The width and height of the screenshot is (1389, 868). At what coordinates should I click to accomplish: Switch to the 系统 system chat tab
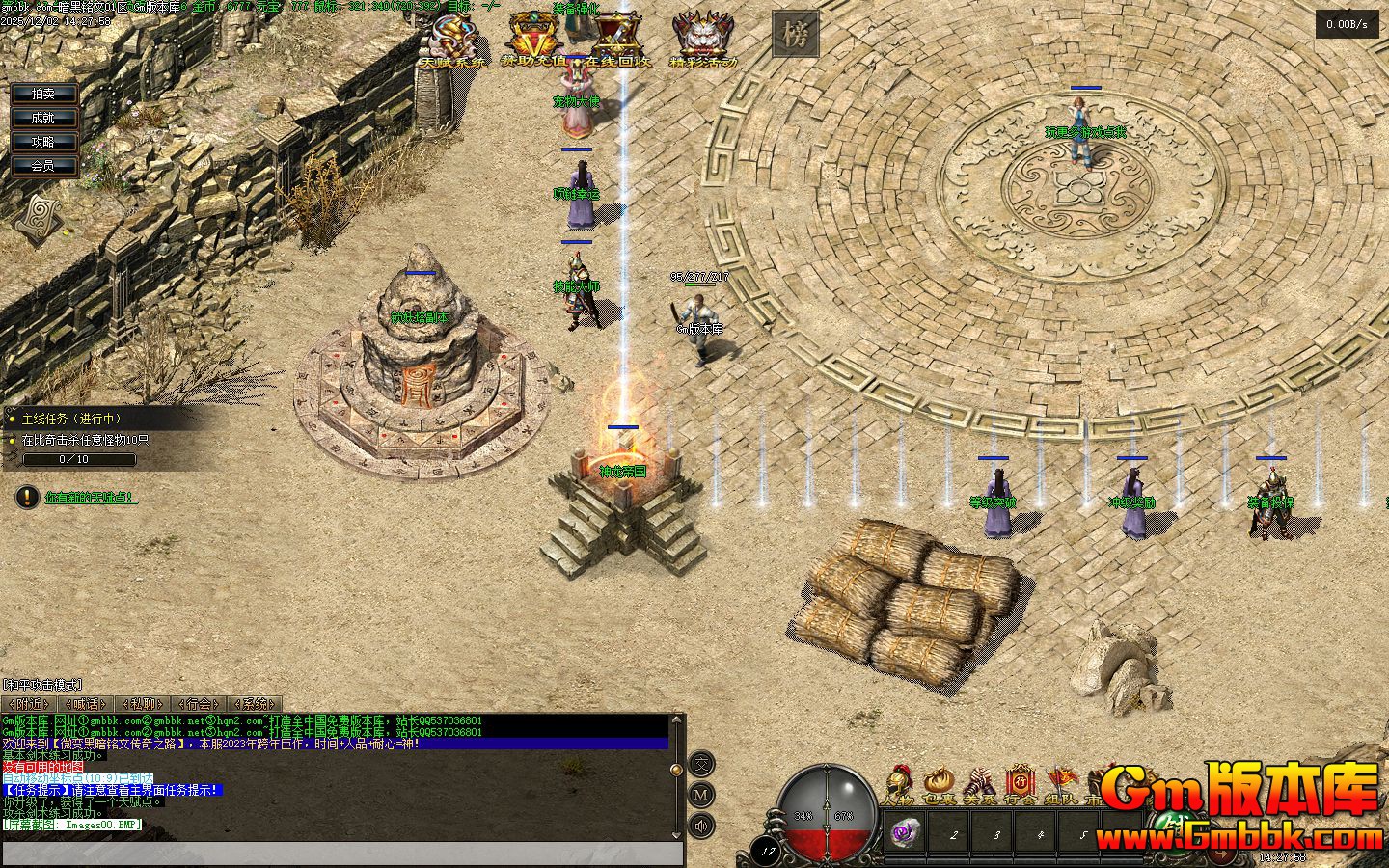pos(256,704)
